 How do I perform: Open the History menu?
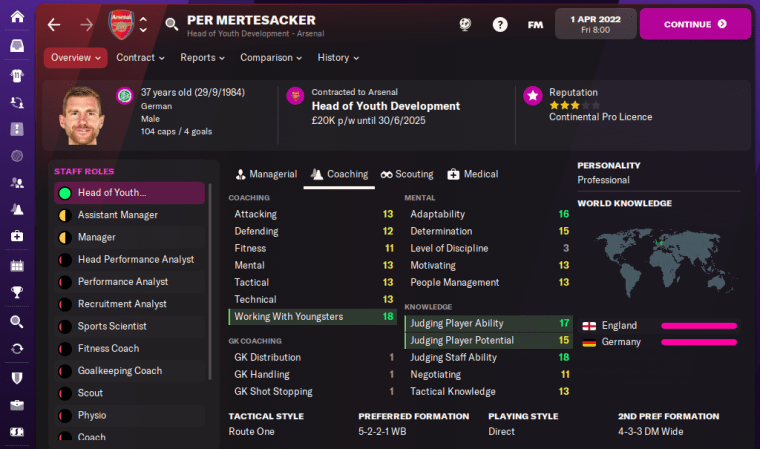[x=338, y=58]
